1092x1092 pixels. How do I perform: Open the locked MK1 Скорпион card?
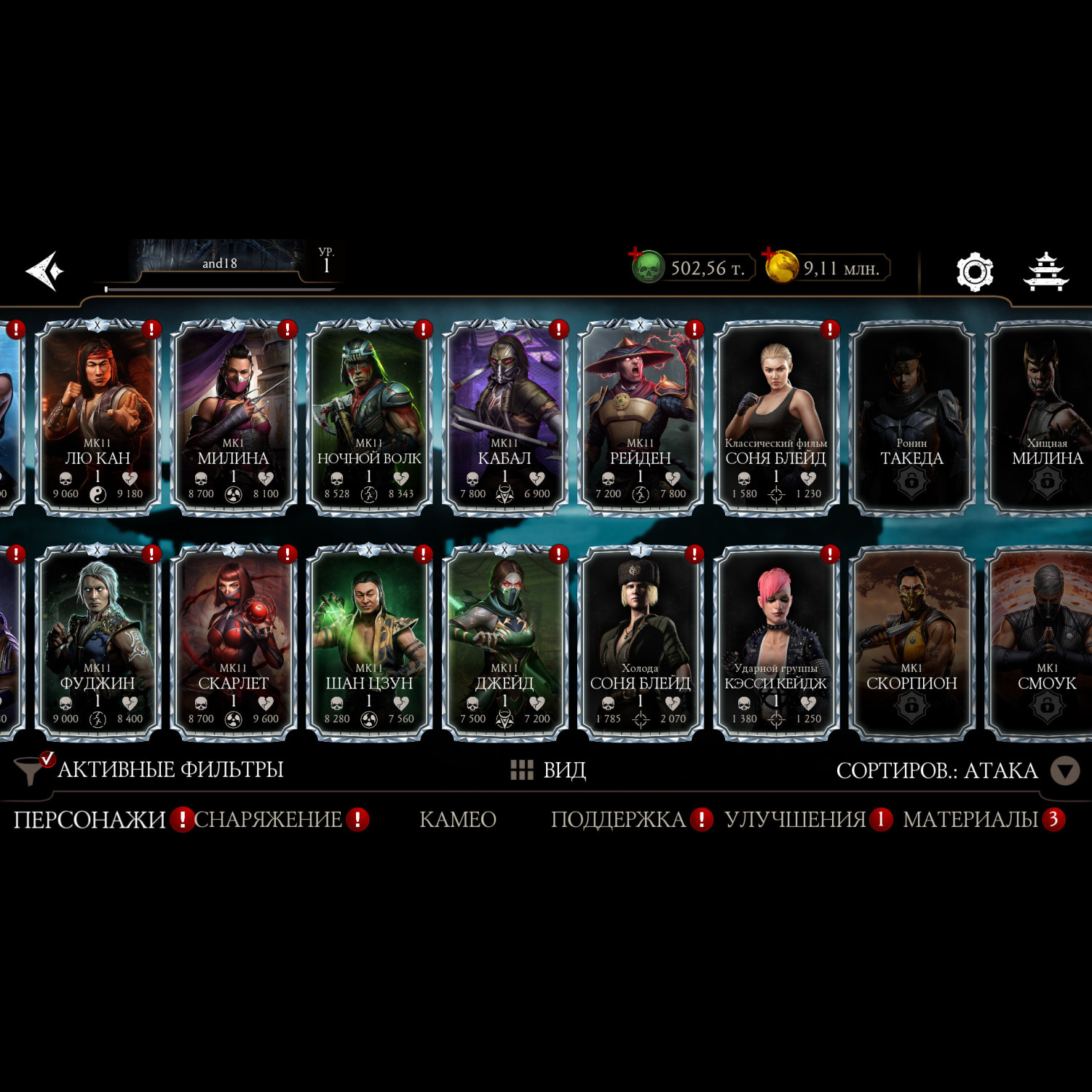pos(911,642)
